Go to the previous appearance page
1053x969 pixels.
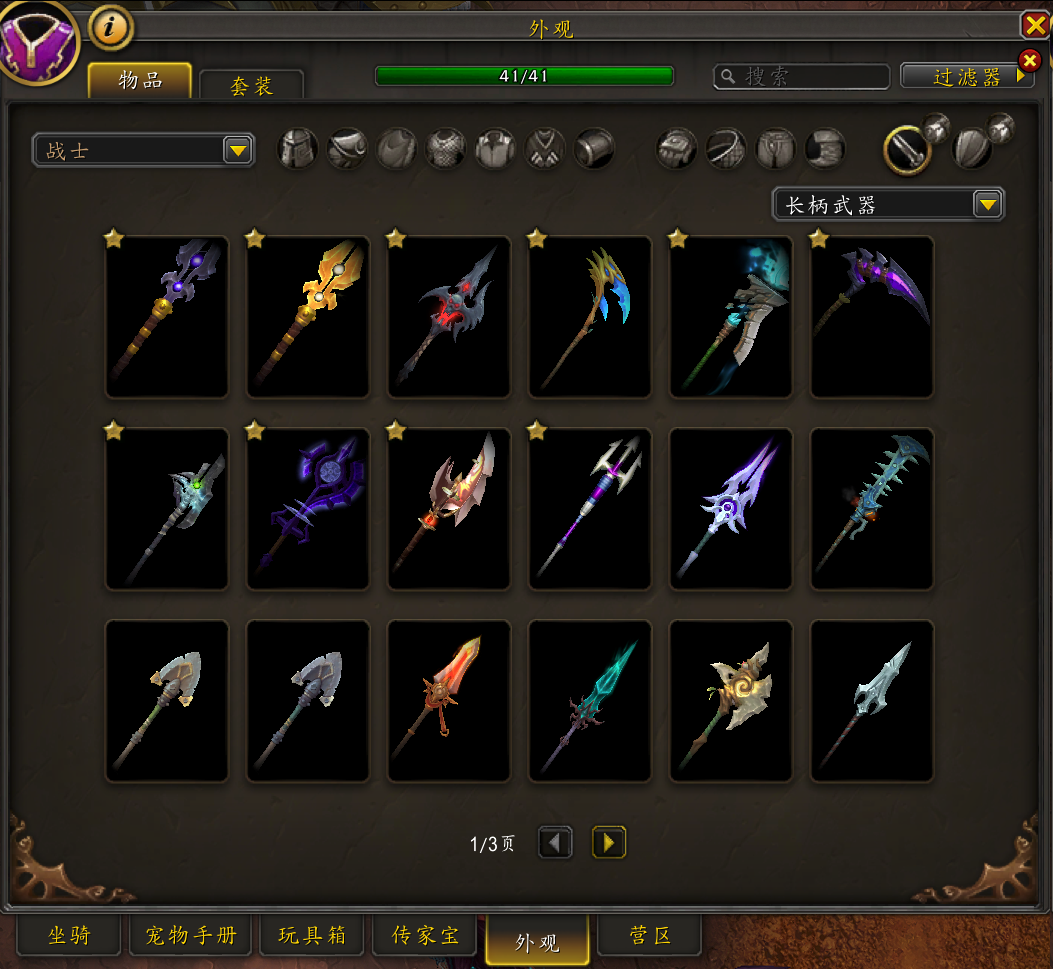coord(555,843)
